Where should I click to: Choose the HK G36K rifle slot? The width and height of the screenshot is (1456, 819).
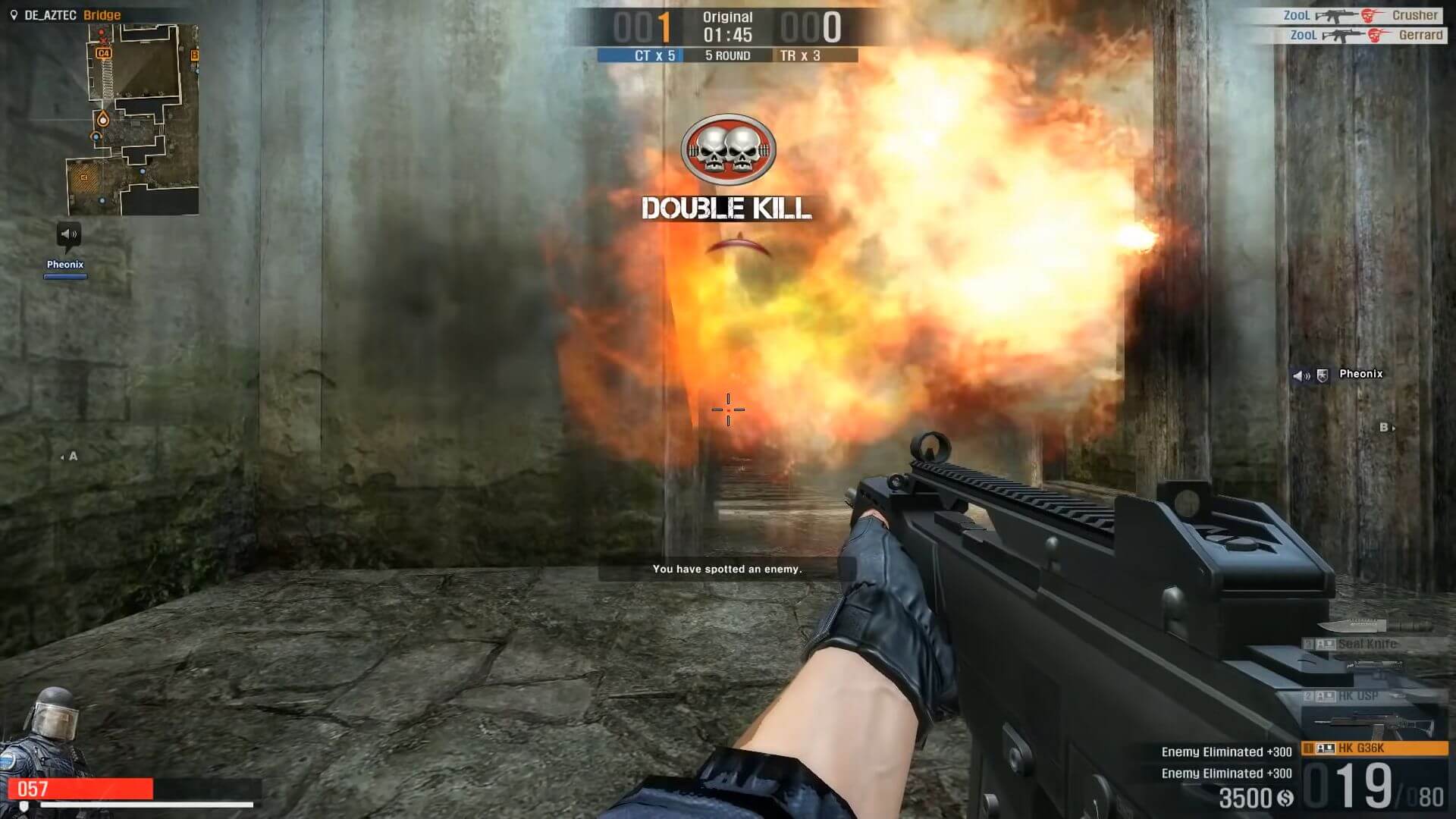pos(1374,748)
